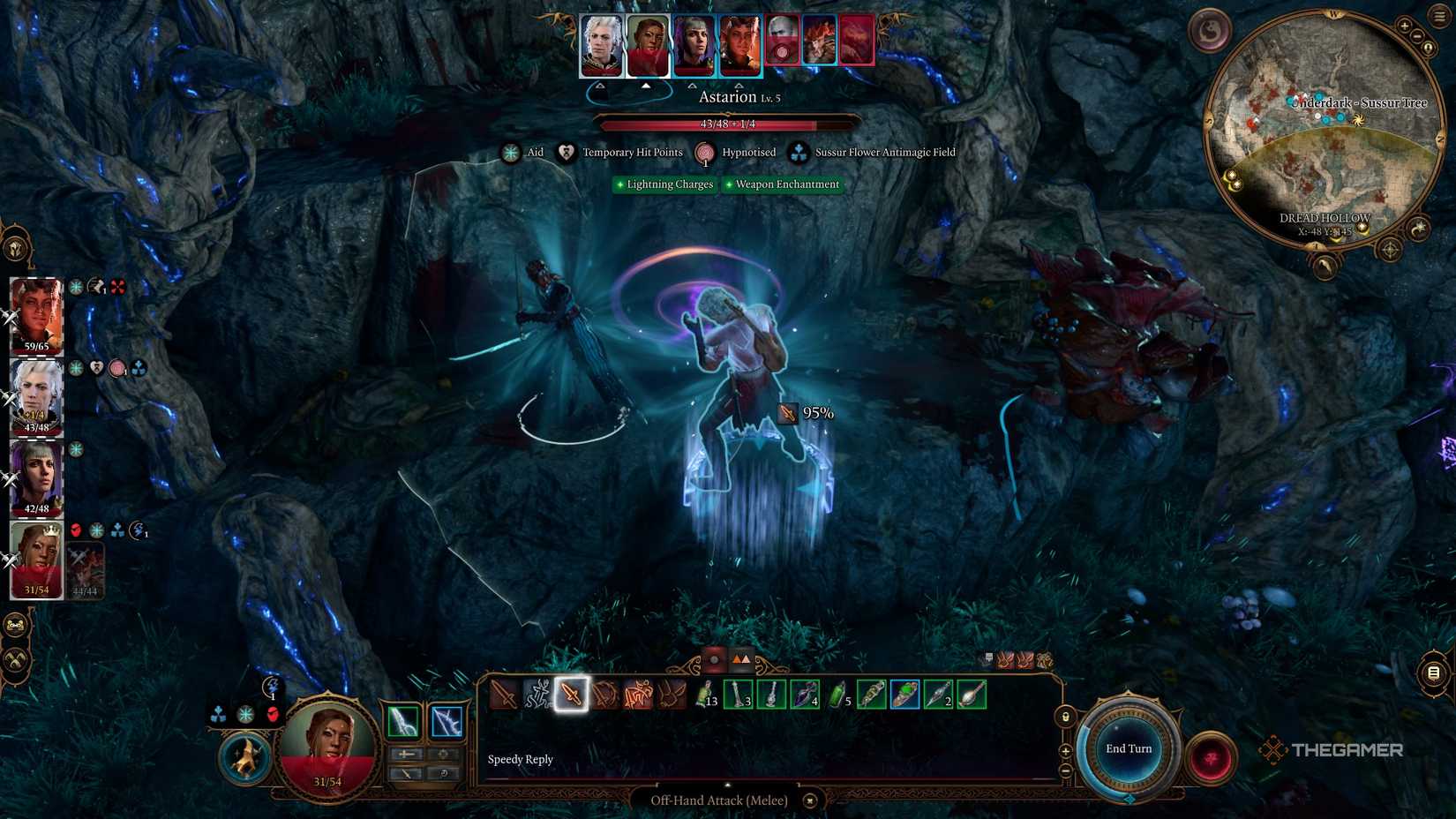Image resolution: width=1456 pixels, height=819 pixels.
Task: Open the combat log icon on the right edge
Action: [1433, 673]
